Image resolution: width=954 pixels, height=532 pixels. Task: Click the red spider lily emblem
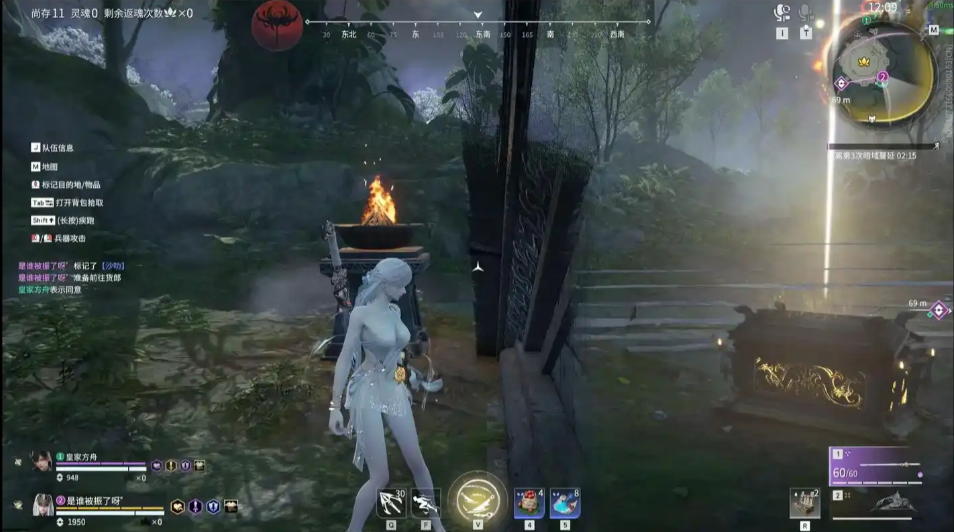tap(277, 26)
